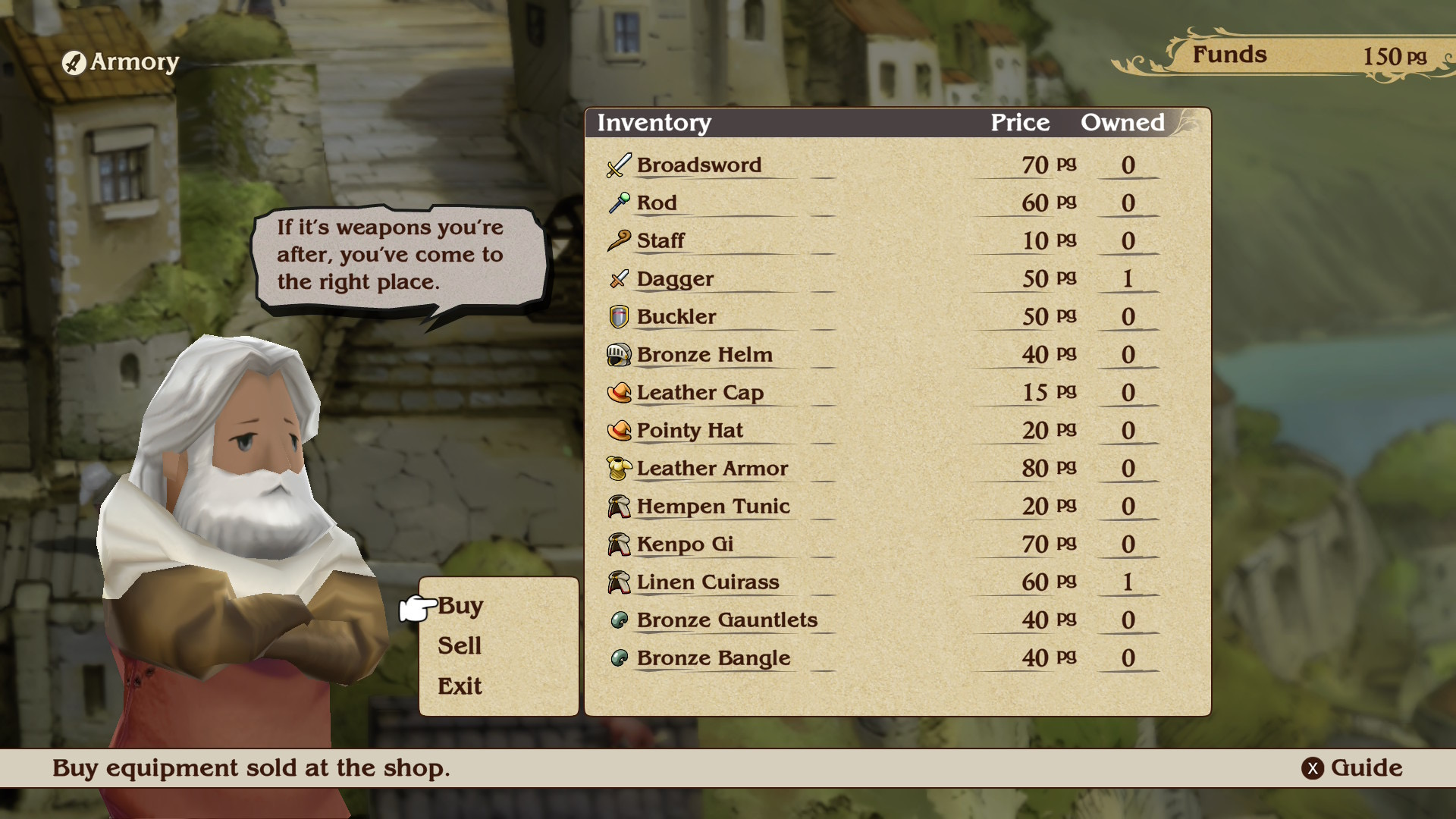Exit the Armory shop
Screen dimensions: 1456x819
460,686
